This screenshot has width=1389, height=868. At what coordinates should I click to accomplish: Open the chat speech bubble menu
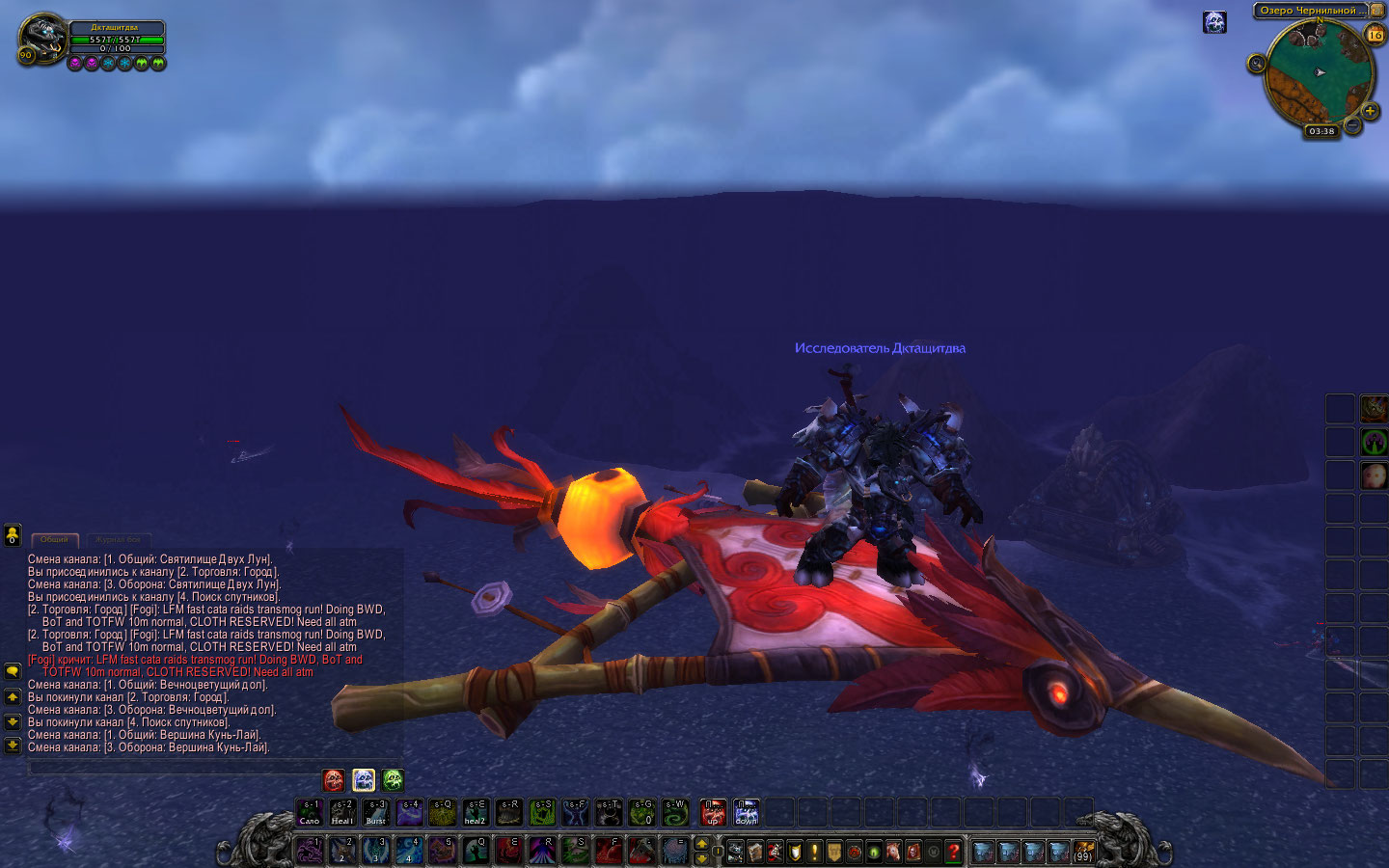coord(13,670)
